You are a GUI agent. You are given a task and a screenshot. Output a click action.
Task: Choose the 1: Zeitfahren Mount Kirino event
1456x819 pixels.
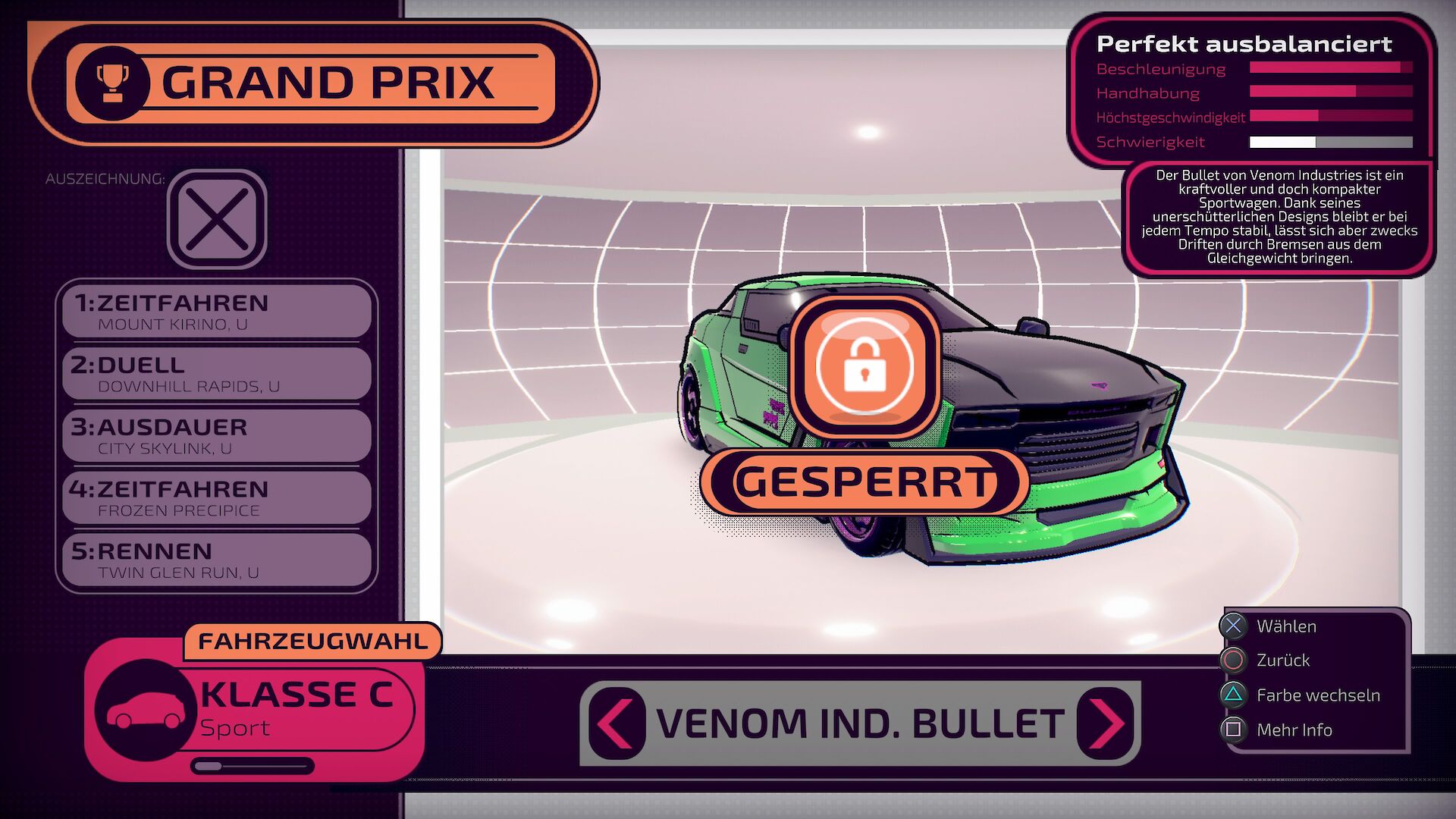217,312
